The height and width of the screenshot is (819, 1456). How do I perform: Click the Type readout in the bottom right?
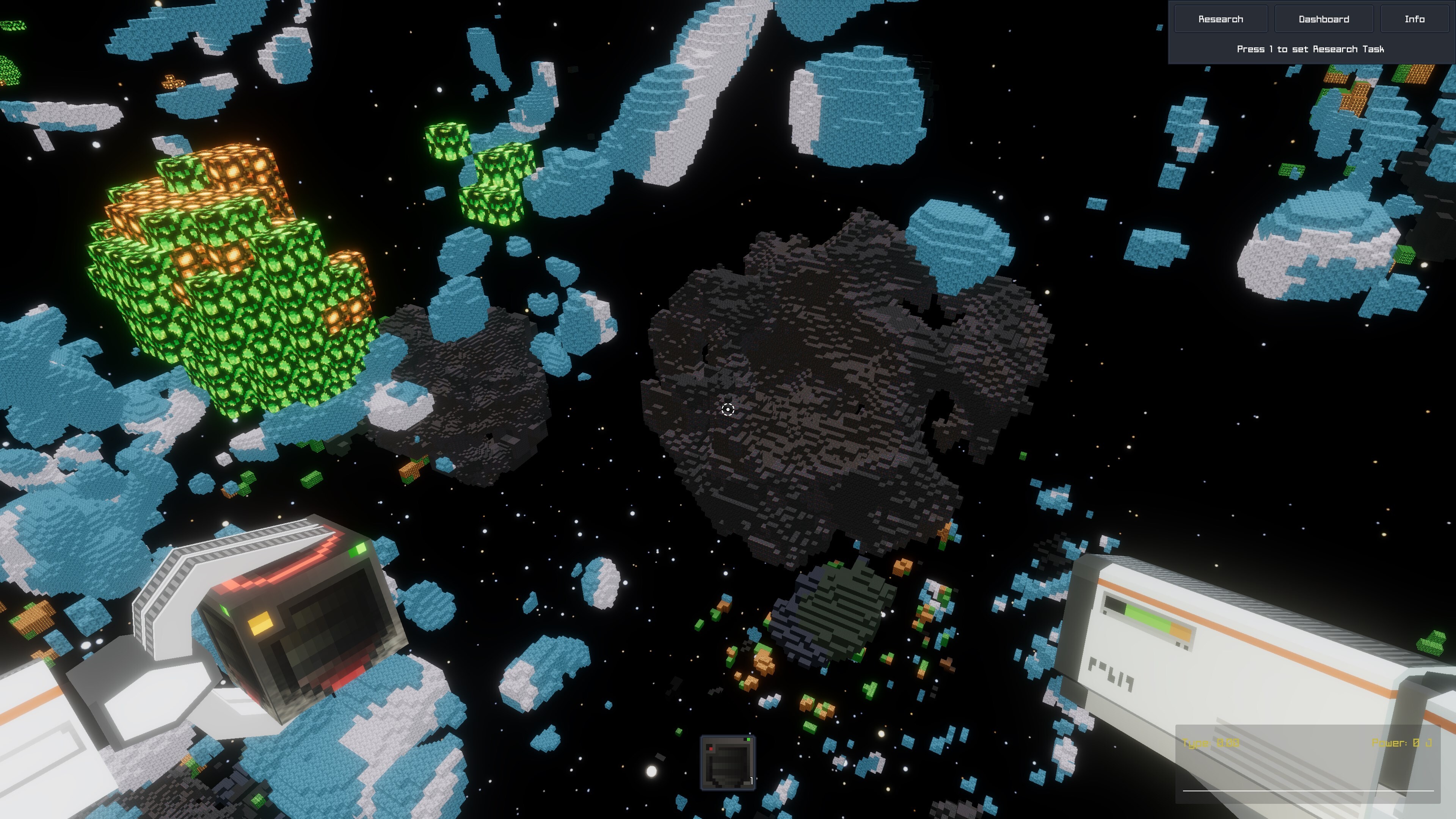coord(1210,743)
